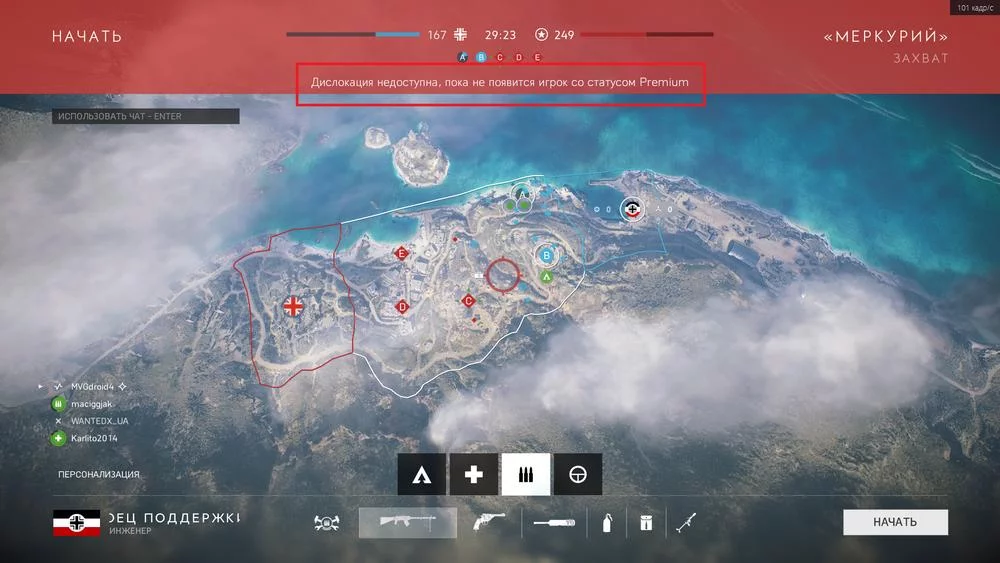Screen dimensions: 1000x563
Task: Choose the rocket launcher gadget slot
Action: (687, 522)
